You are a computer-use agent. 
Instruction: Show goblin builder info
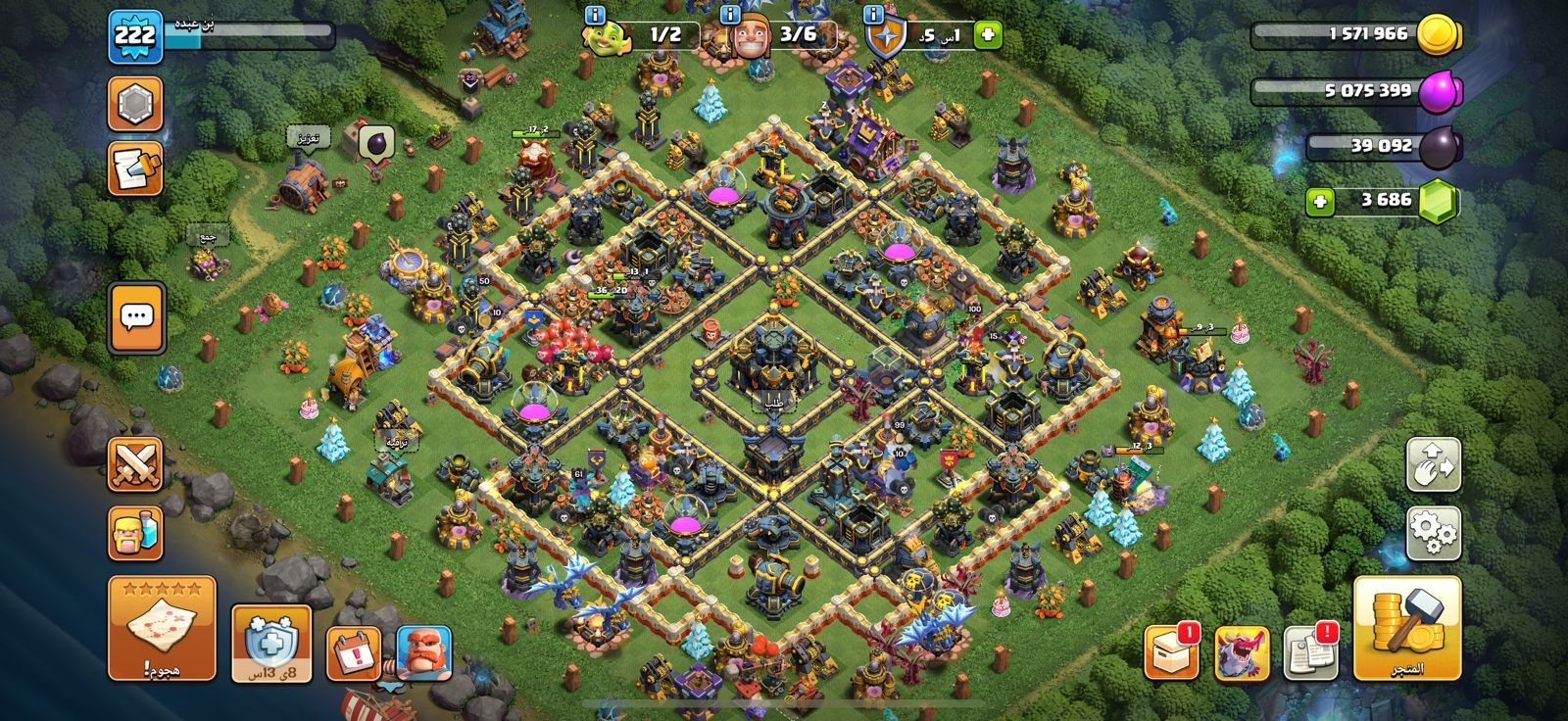[x=594, y=16]
